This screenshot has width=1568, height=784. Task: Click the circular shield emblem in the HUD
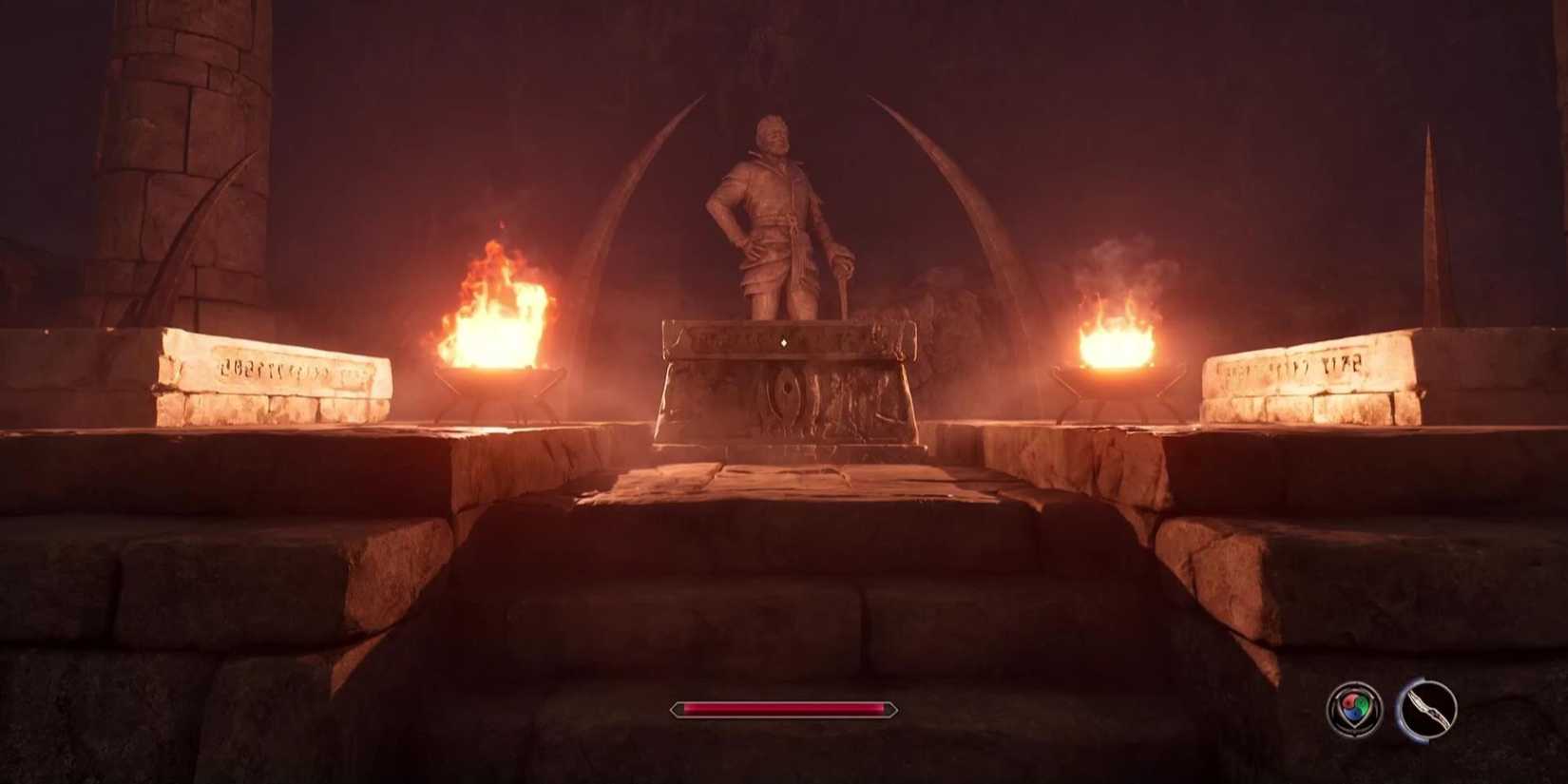pyautogui.click(x=1352, y=707)
